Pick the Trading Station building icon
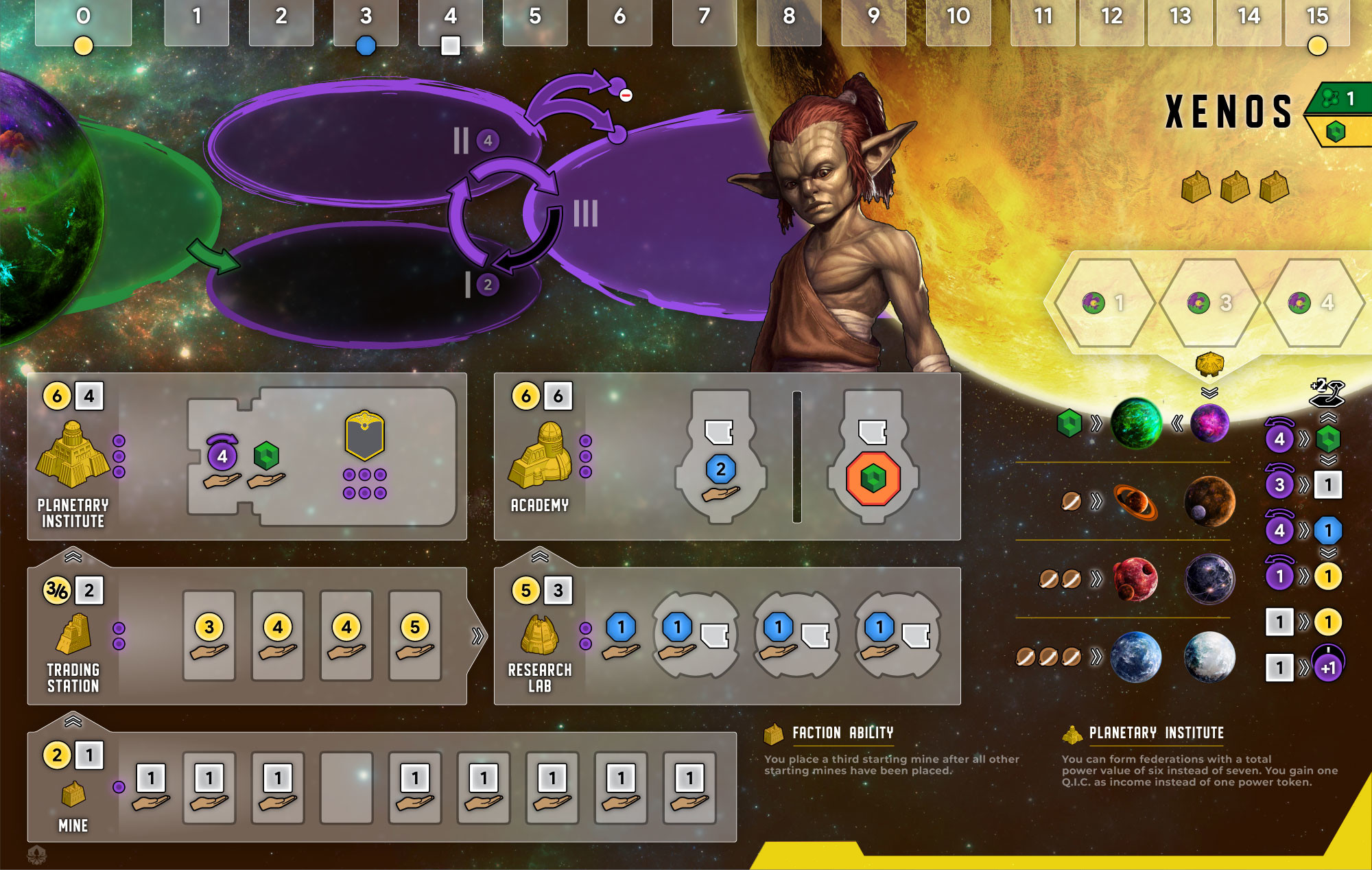 [73, 633]
